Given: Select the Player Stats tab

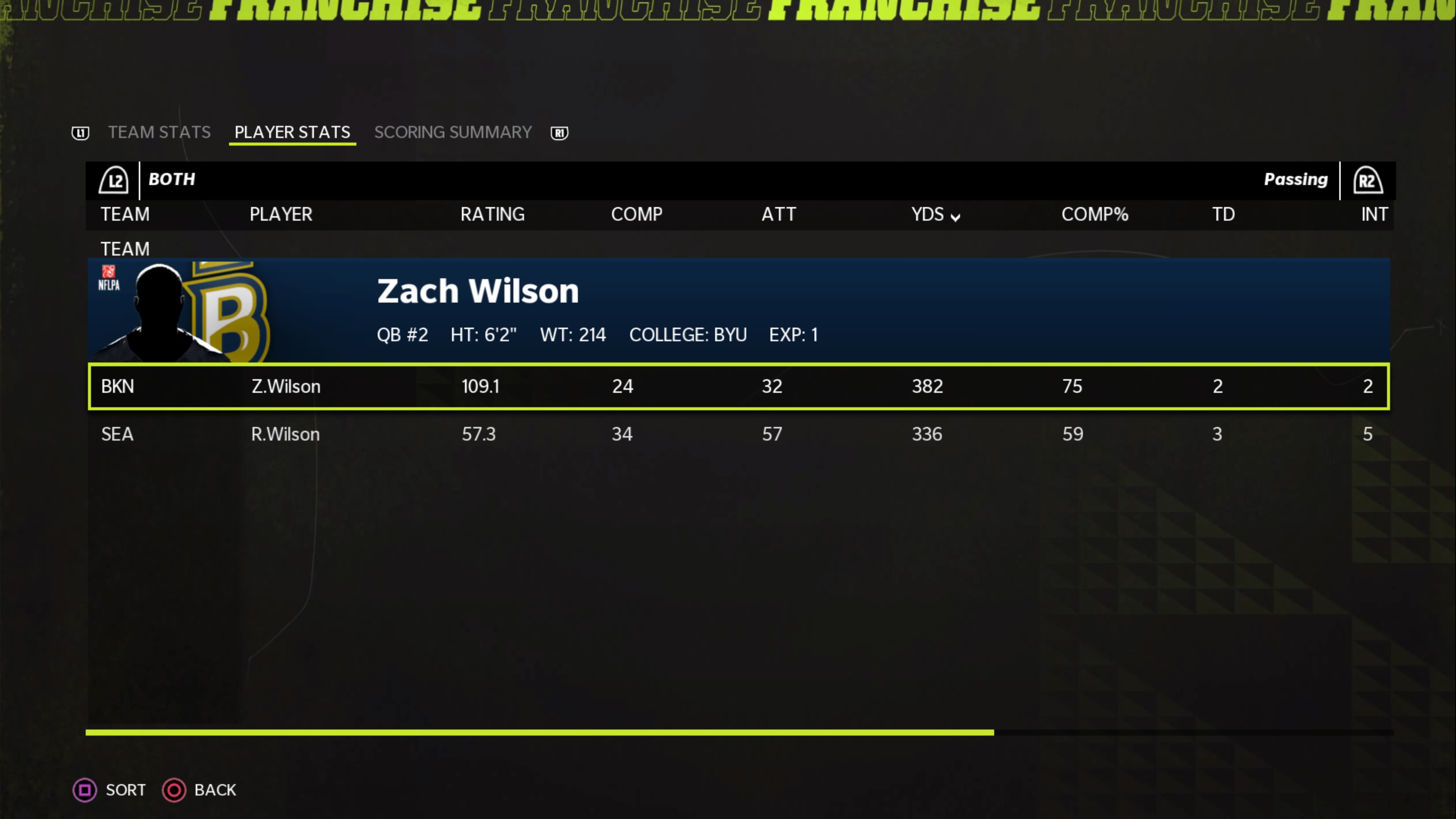Looking at the screenshot, I should pyautogui.click(x=292, y=132).
